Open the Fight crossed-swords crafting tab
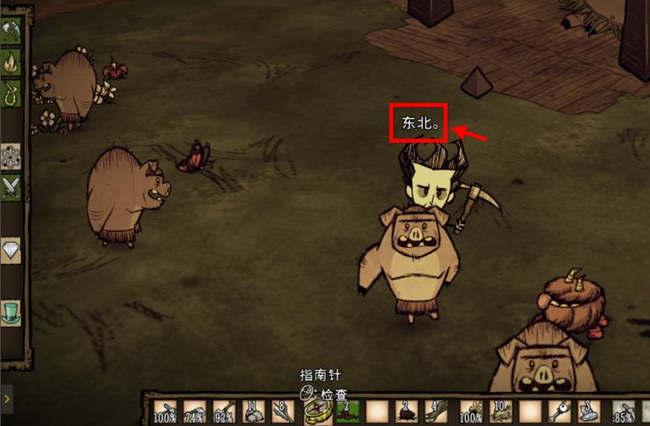Viewport: 650px width, 426px height. tap(11, 186)
